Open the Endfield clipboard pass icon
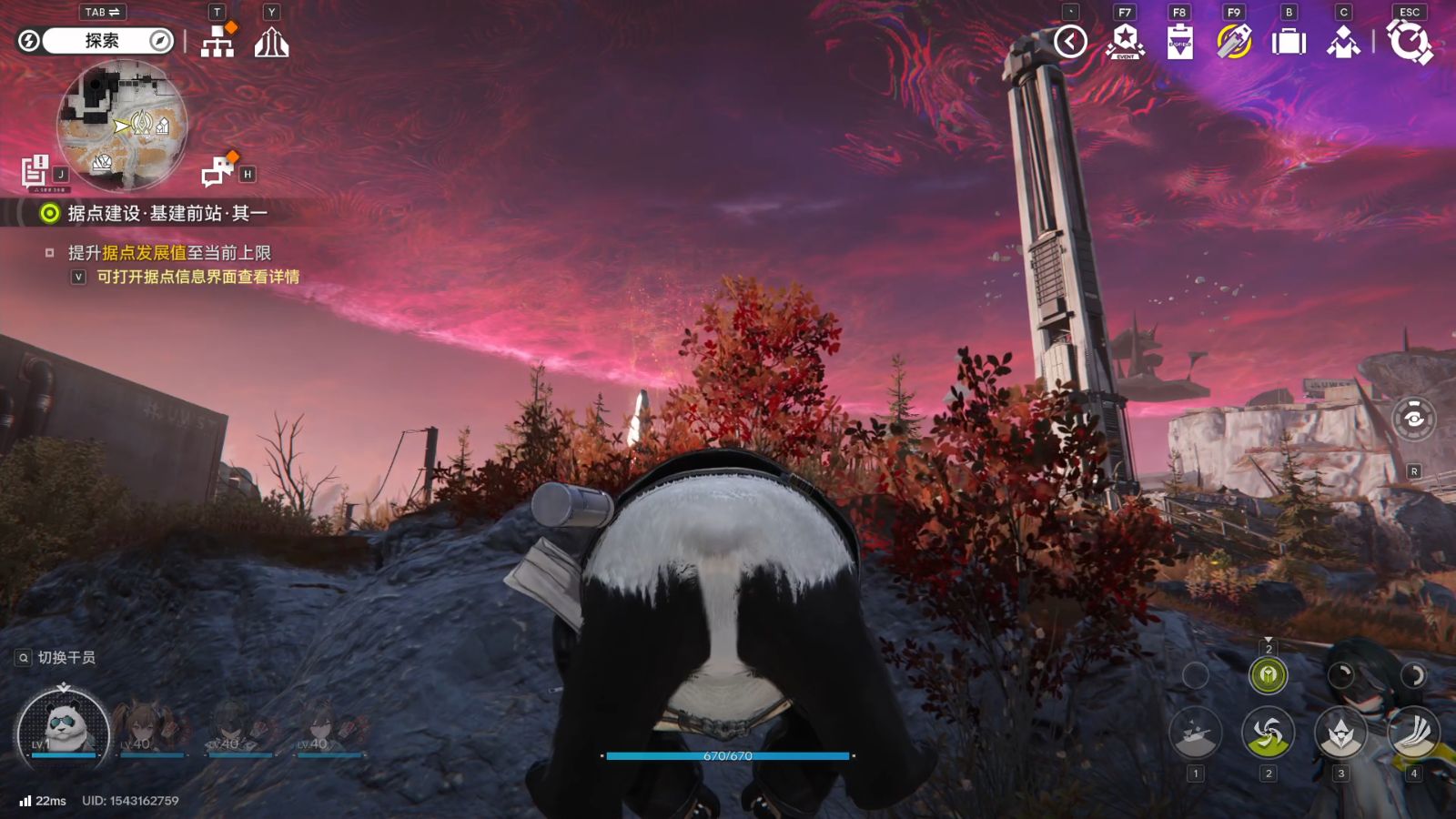 tap(1179, 42)
